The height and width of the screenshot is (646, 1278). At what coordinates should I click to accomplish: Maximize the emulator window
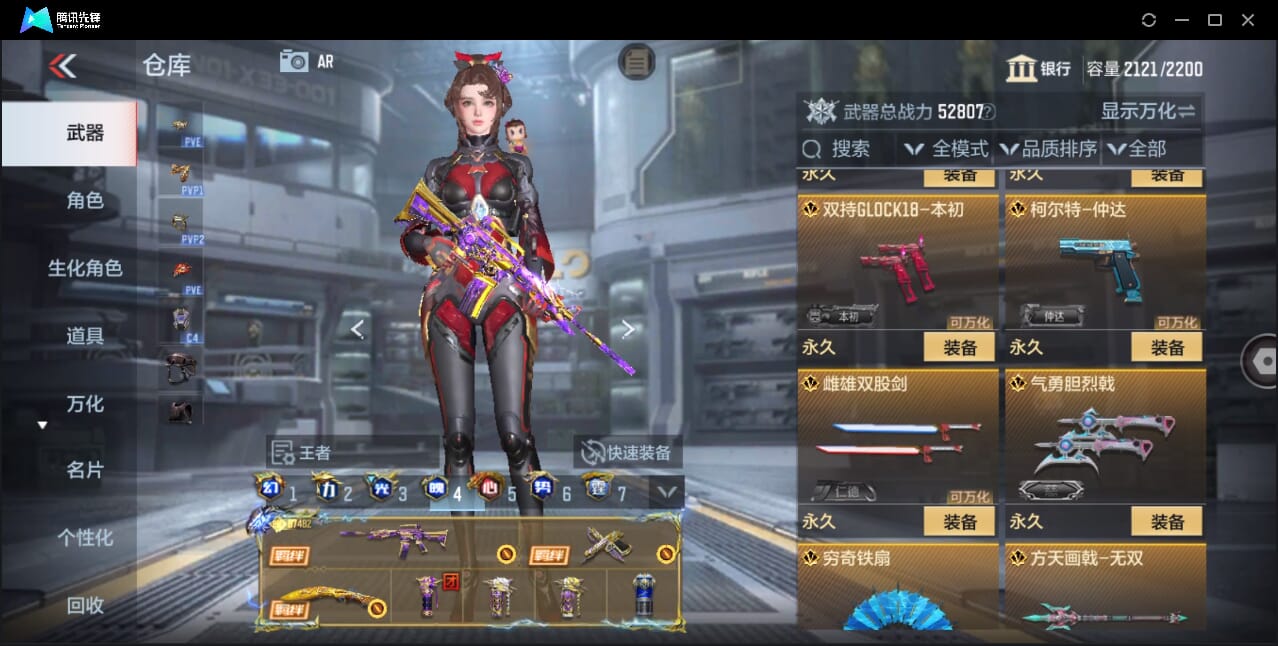[x=1214, y=20]
